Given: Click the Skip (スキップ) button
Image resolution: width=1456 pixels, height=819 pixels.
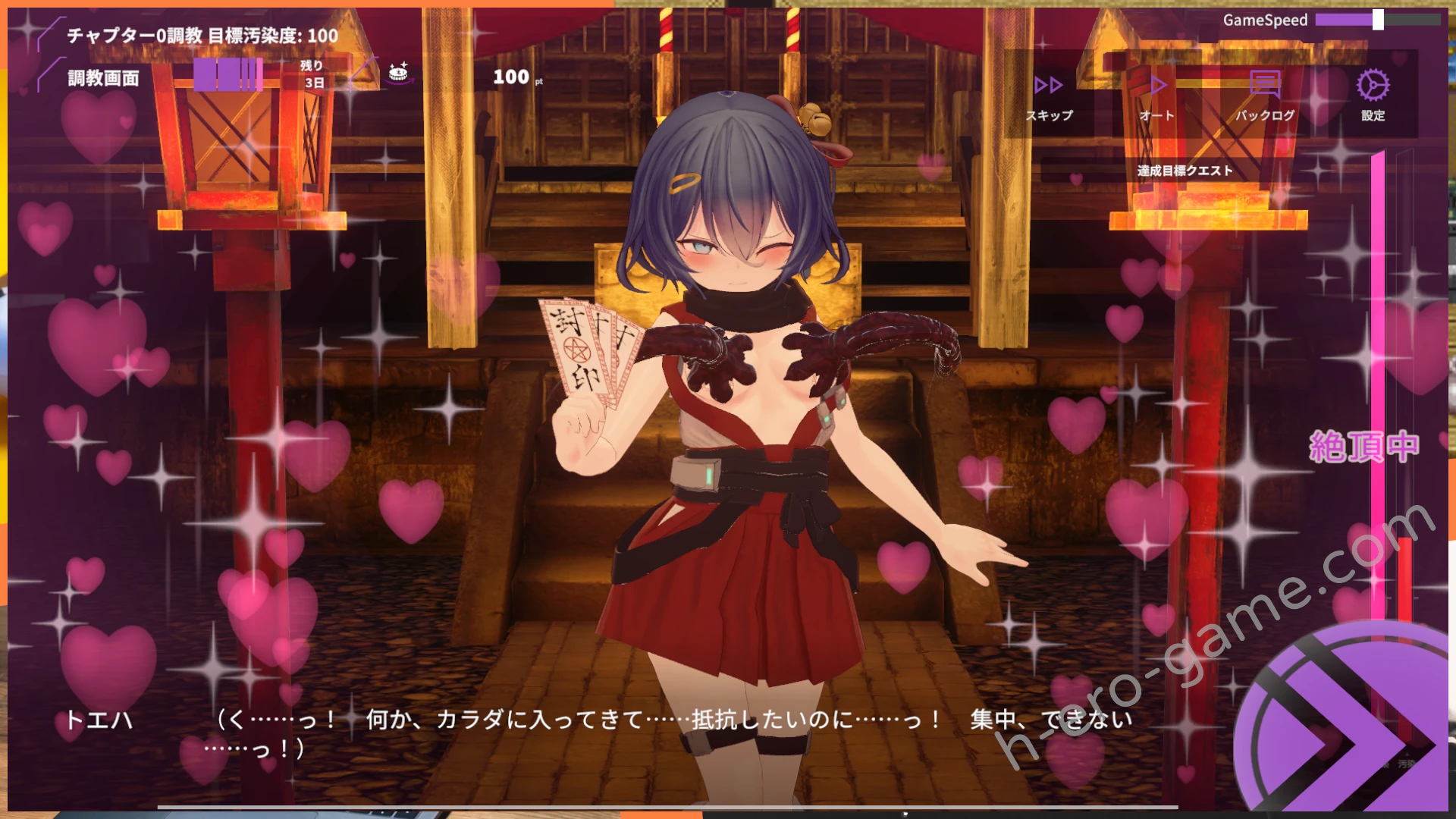Looking at the screenshot, I should click(1050, 96).
